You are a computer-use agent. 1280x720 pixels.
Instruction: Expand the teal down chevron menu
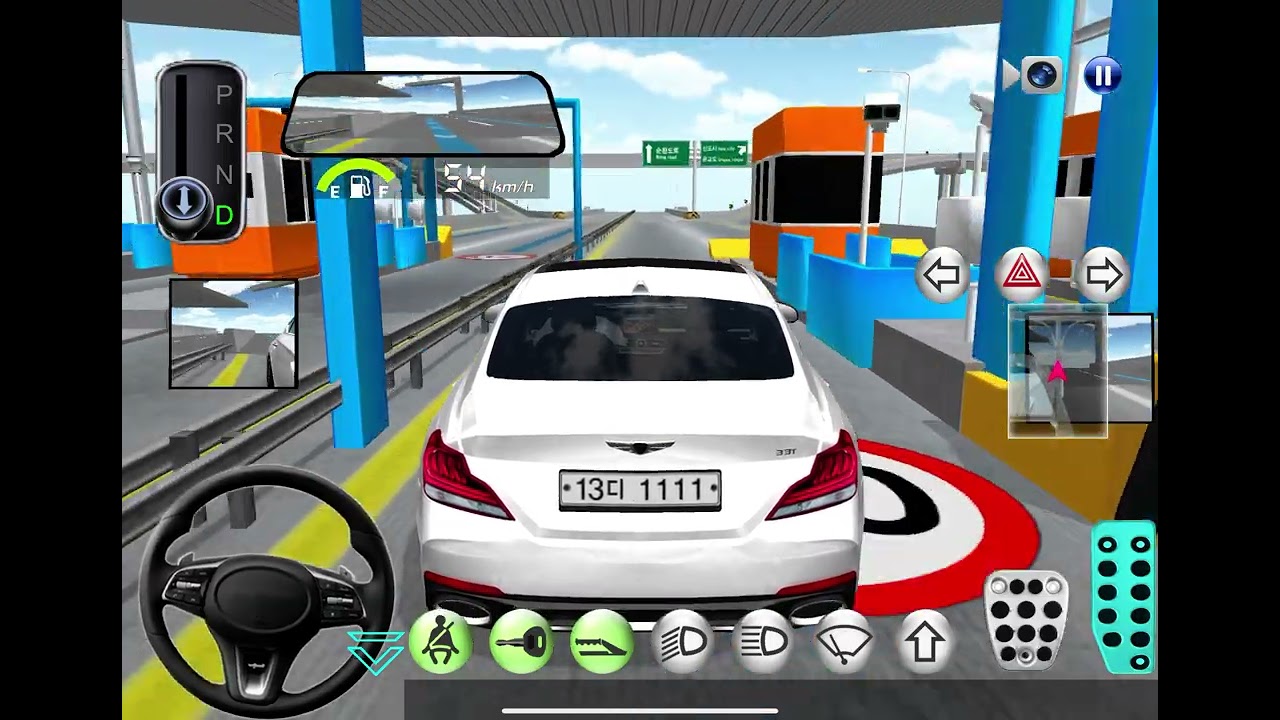376,650
